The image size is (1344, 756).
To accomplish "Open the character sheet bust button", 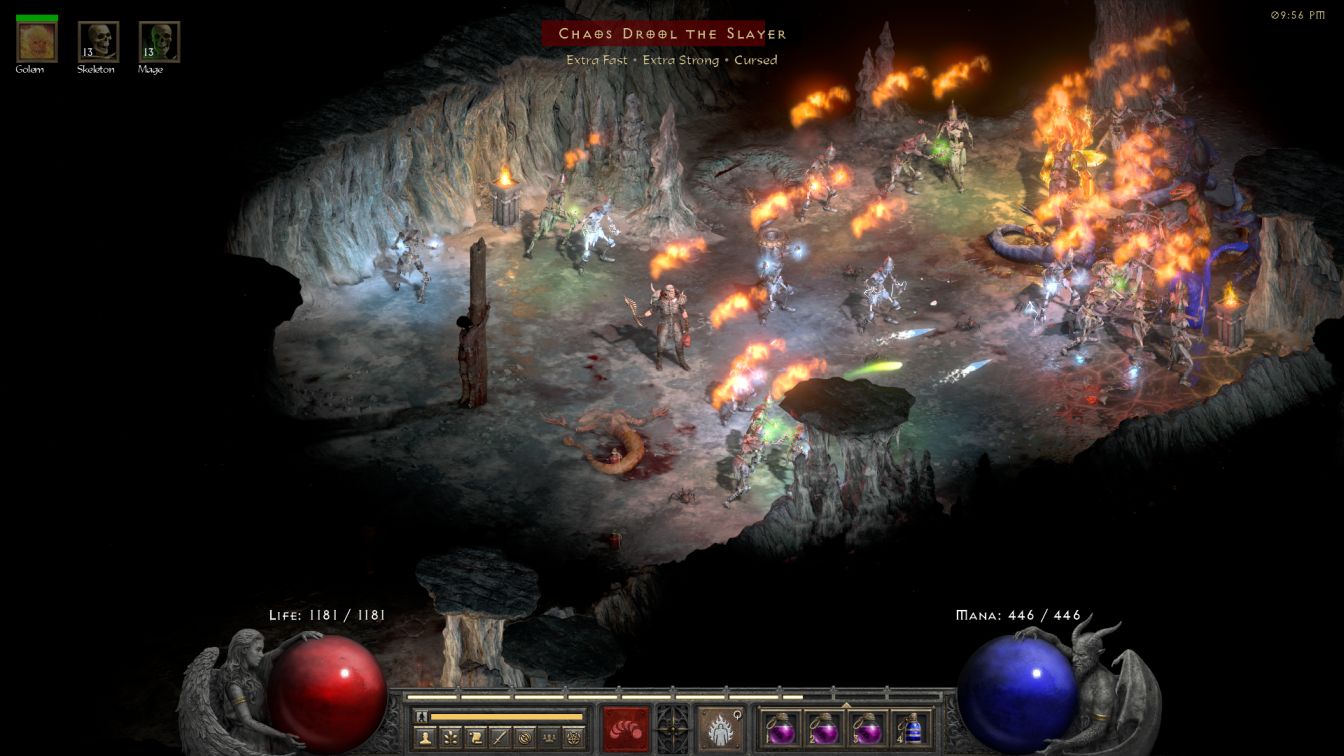I will (x=425, y=737).
